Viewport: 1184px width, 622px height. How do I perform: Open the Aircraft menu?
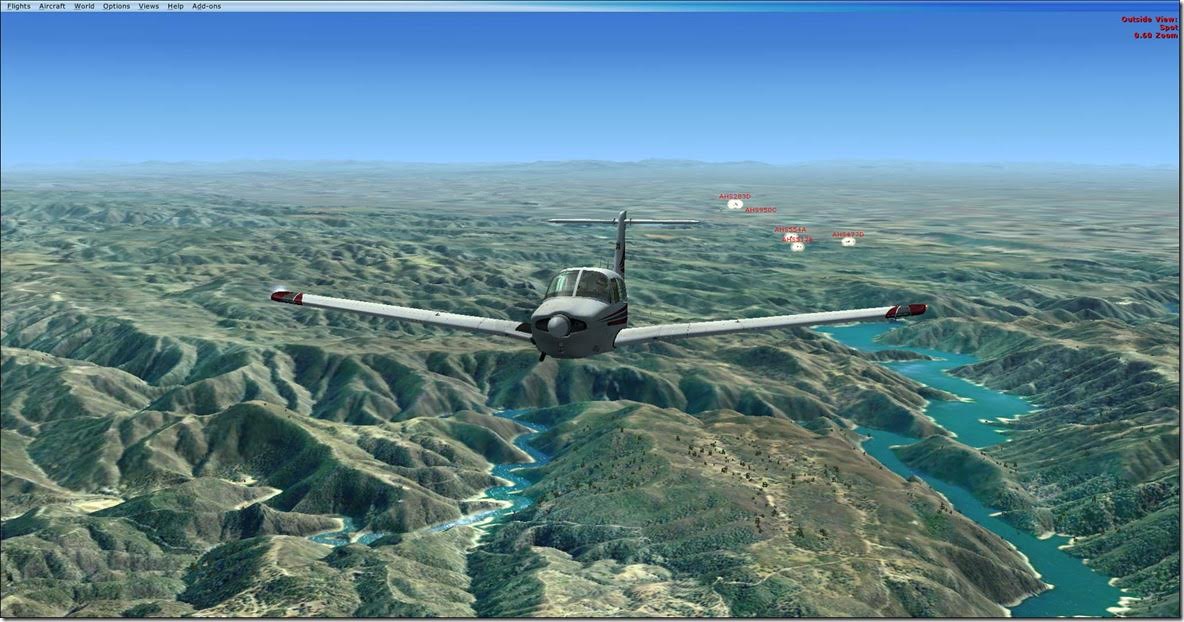click(52, 6)
